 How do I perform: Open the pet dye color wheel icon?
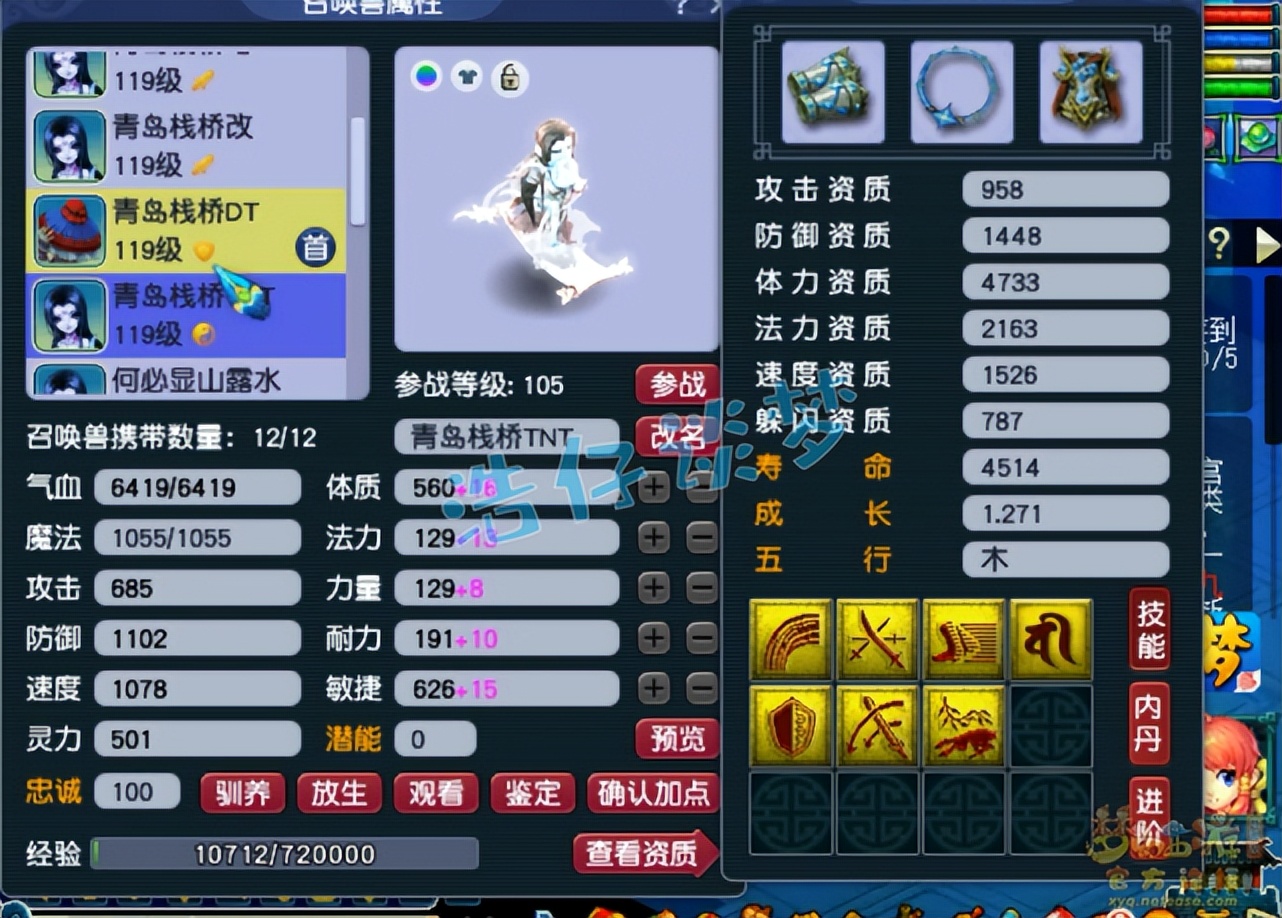click(425, 76)
